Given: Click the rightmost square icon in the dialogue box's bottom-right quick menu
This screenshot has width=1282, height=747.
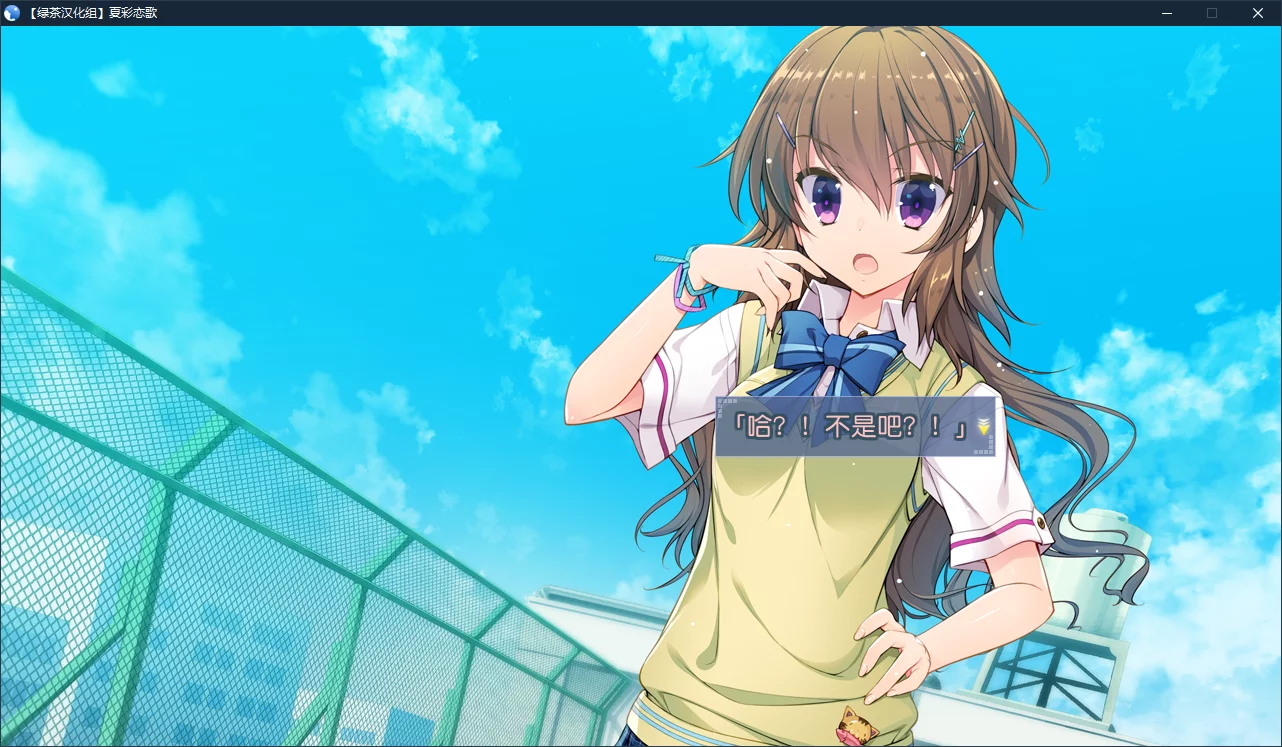Looking at the screenshot, I should point(991,452).
